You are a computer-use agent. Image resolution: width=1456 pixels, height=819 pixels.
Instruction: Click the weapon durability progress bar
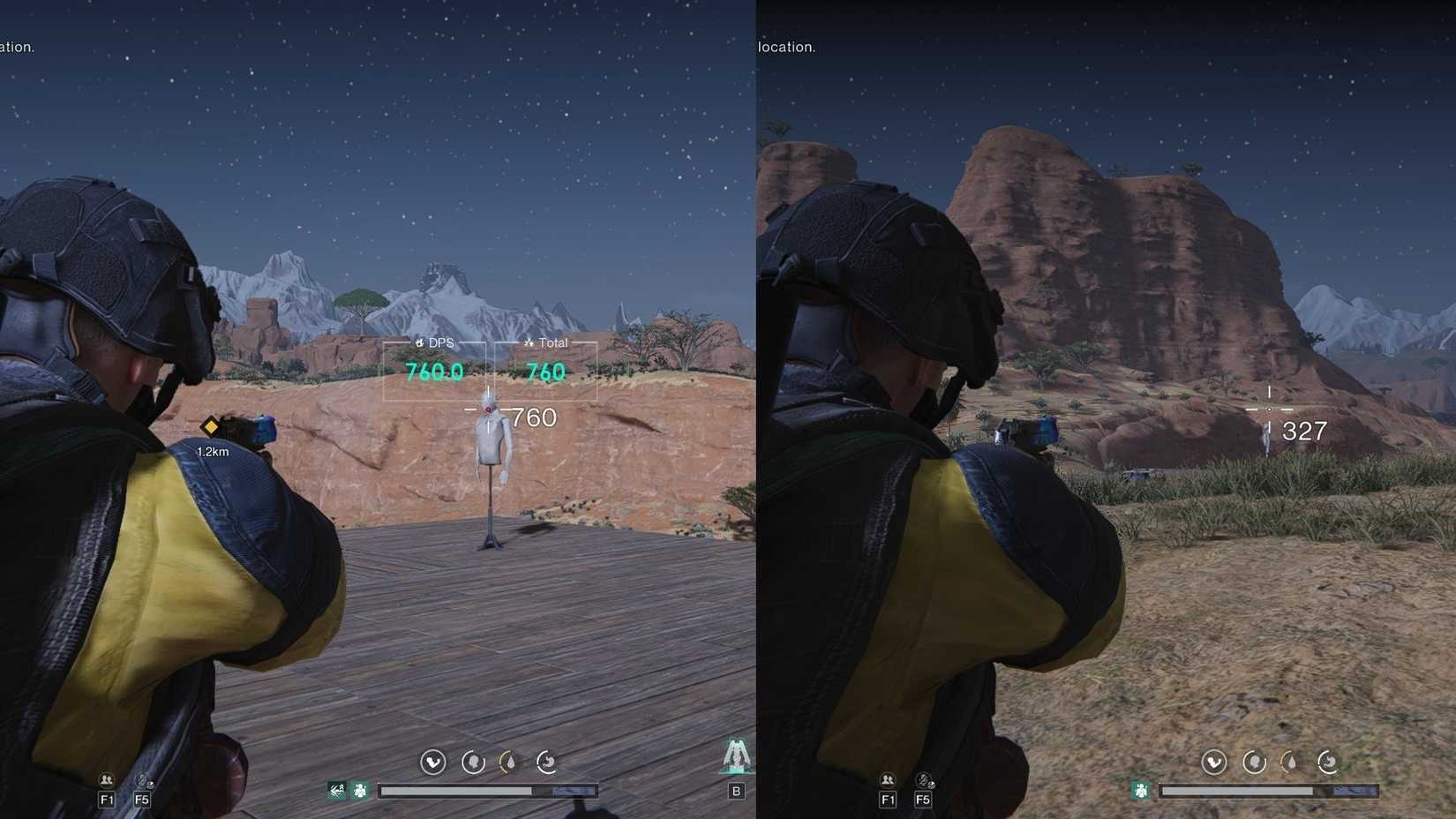click(490, 790)
